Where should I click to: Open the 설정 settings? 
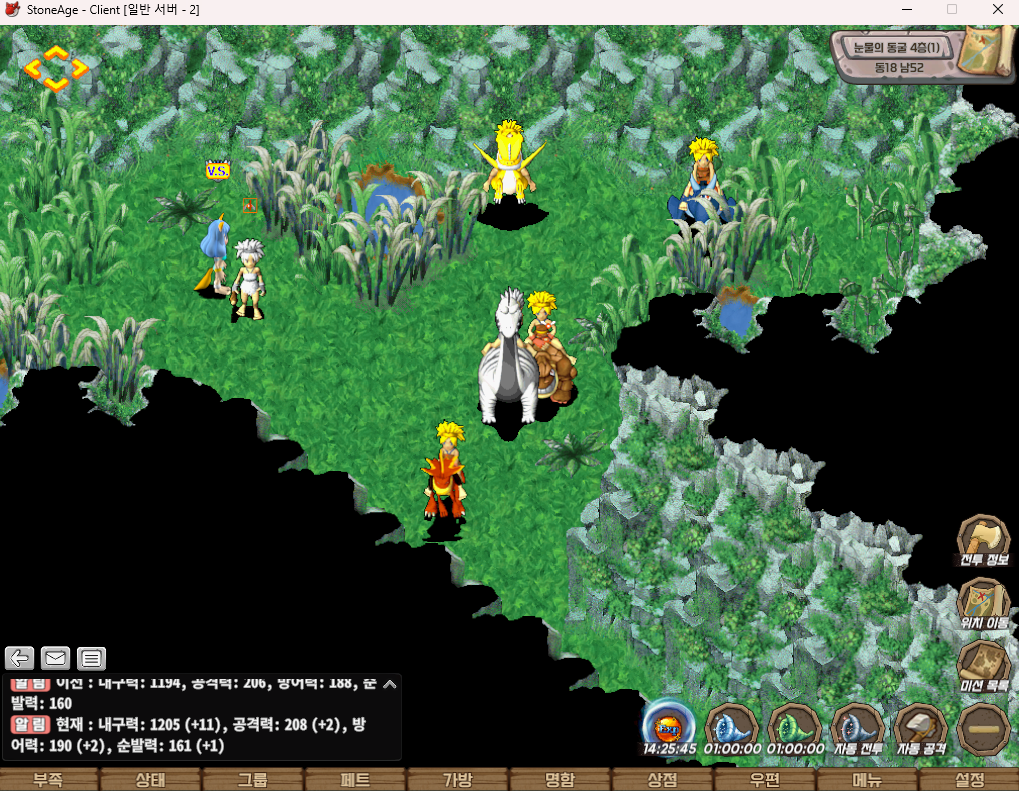tap(969, 780)
